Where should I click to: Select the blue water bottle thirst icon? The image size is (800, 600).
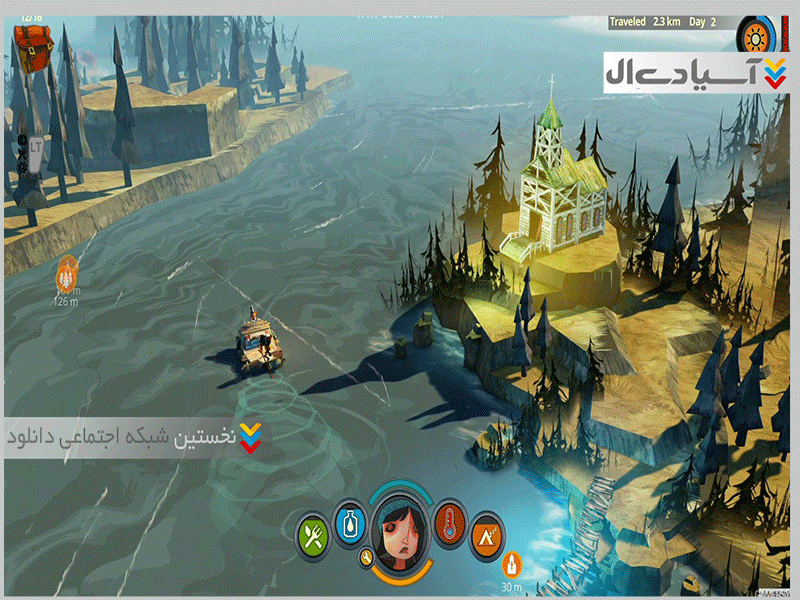[349, 520]
